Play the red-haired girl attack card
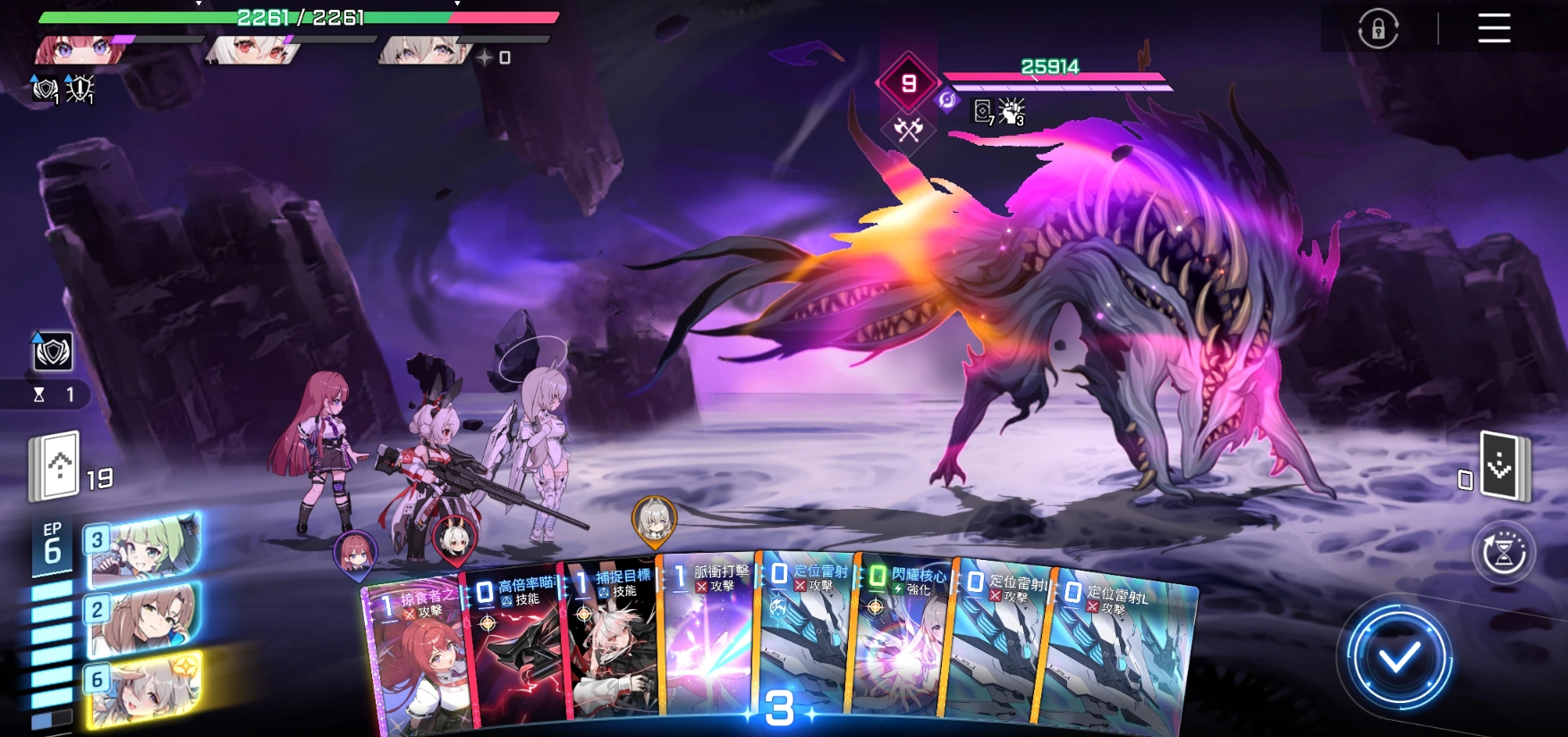The image size is (1568, 737). 416,662
